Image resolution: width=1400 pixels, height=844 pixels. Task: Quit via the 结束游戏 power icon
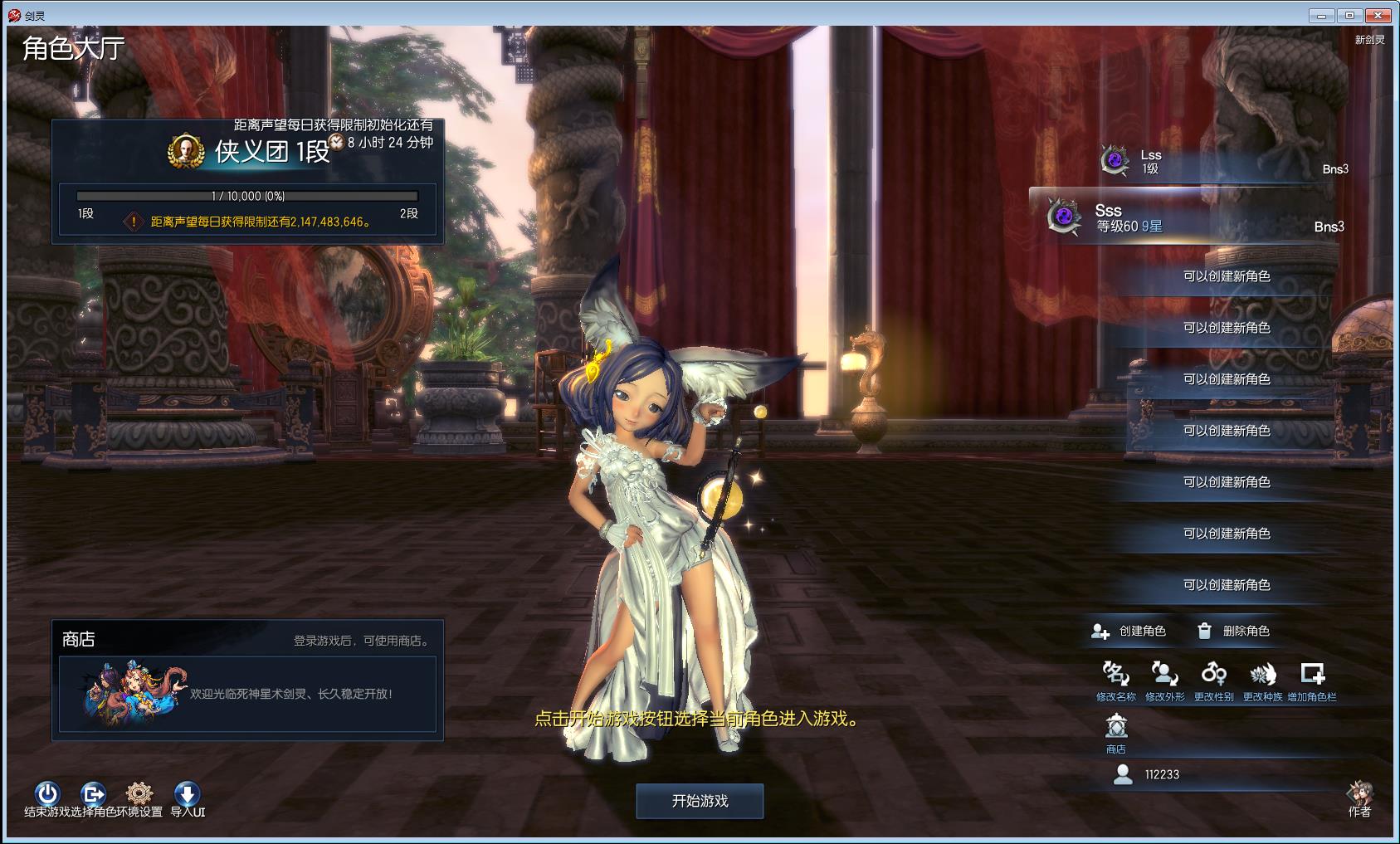(47, 793)
